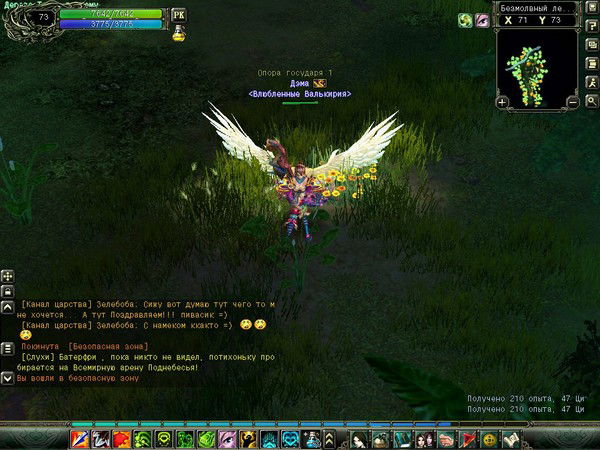
Task: Toggle the PK mode button
Action: pyautogui.click(x=179, y=15)
